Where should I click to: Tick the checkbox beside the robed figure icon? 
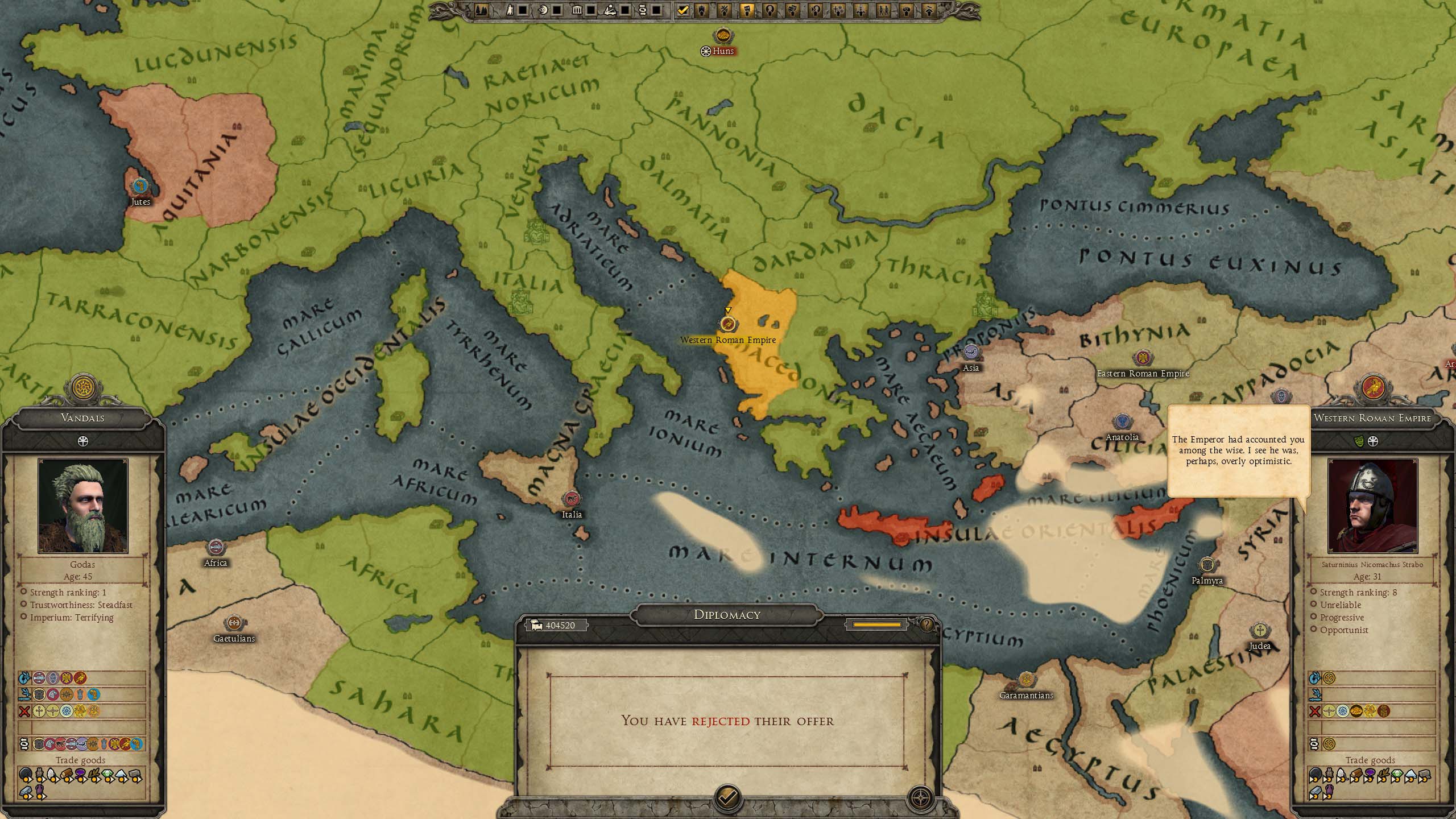(523, 10)
